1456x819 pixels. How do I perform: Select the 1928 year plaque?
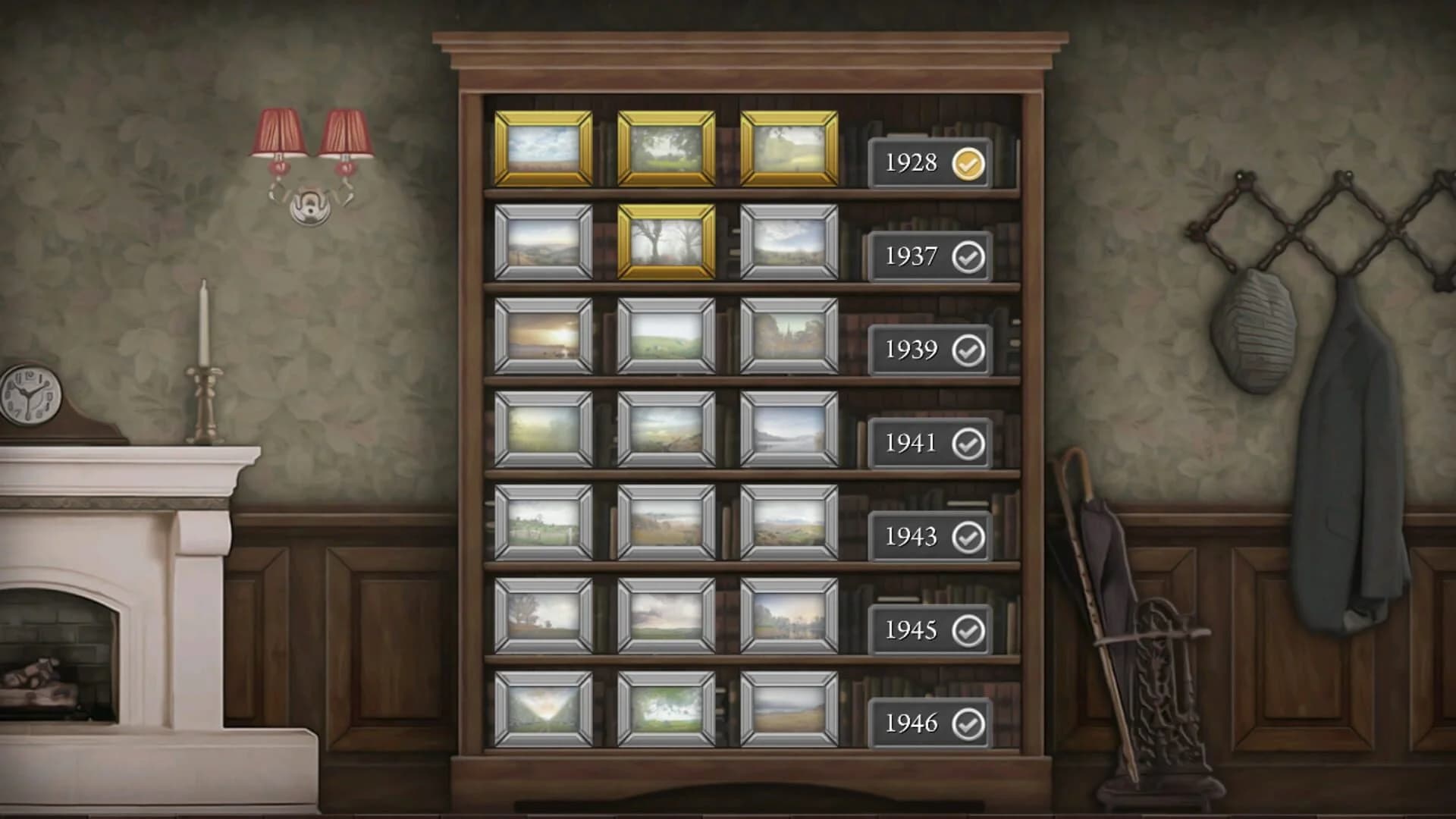point(913,163)
